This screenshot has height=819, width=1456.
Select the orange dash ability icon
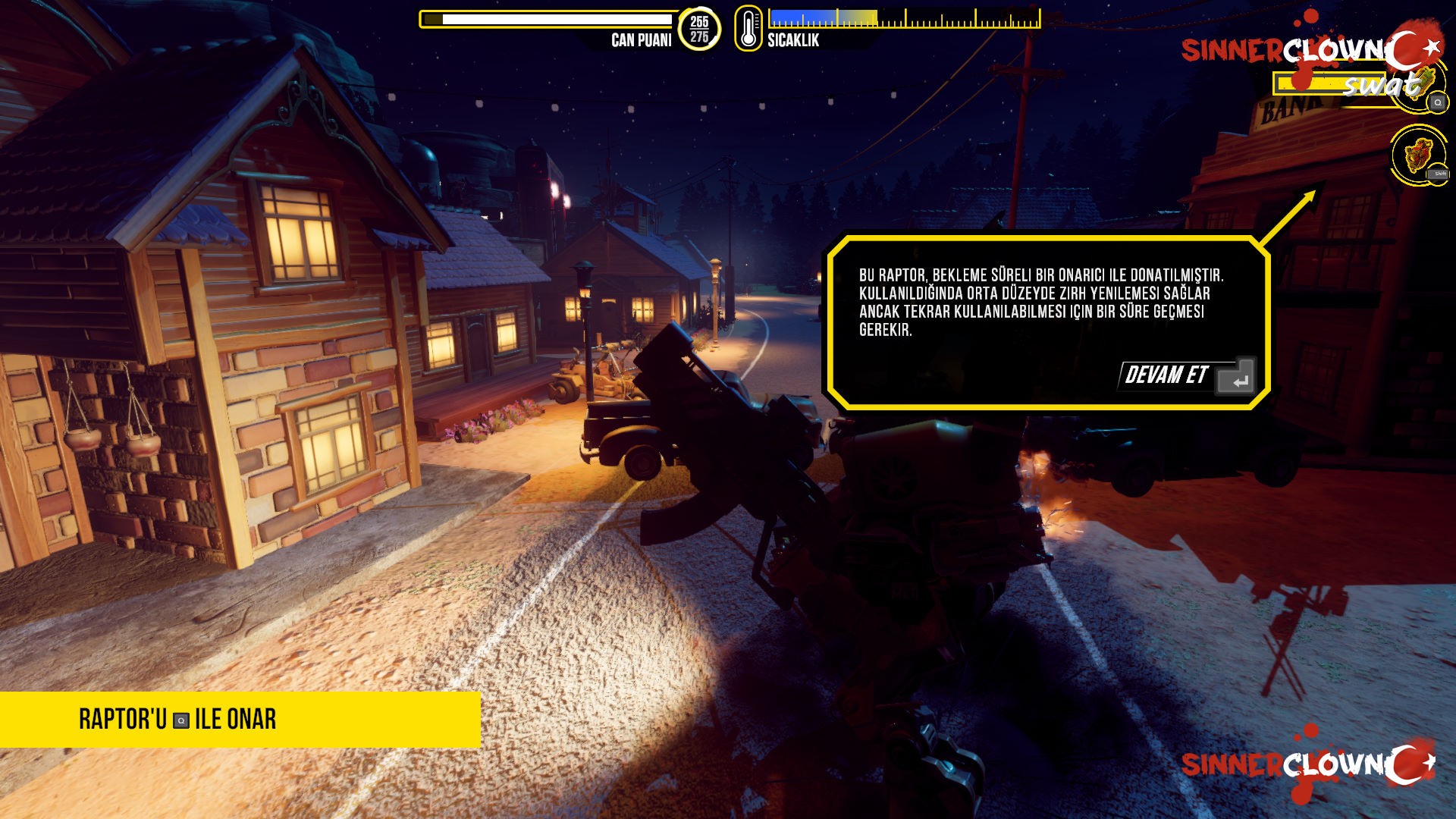click(1418, 155)
